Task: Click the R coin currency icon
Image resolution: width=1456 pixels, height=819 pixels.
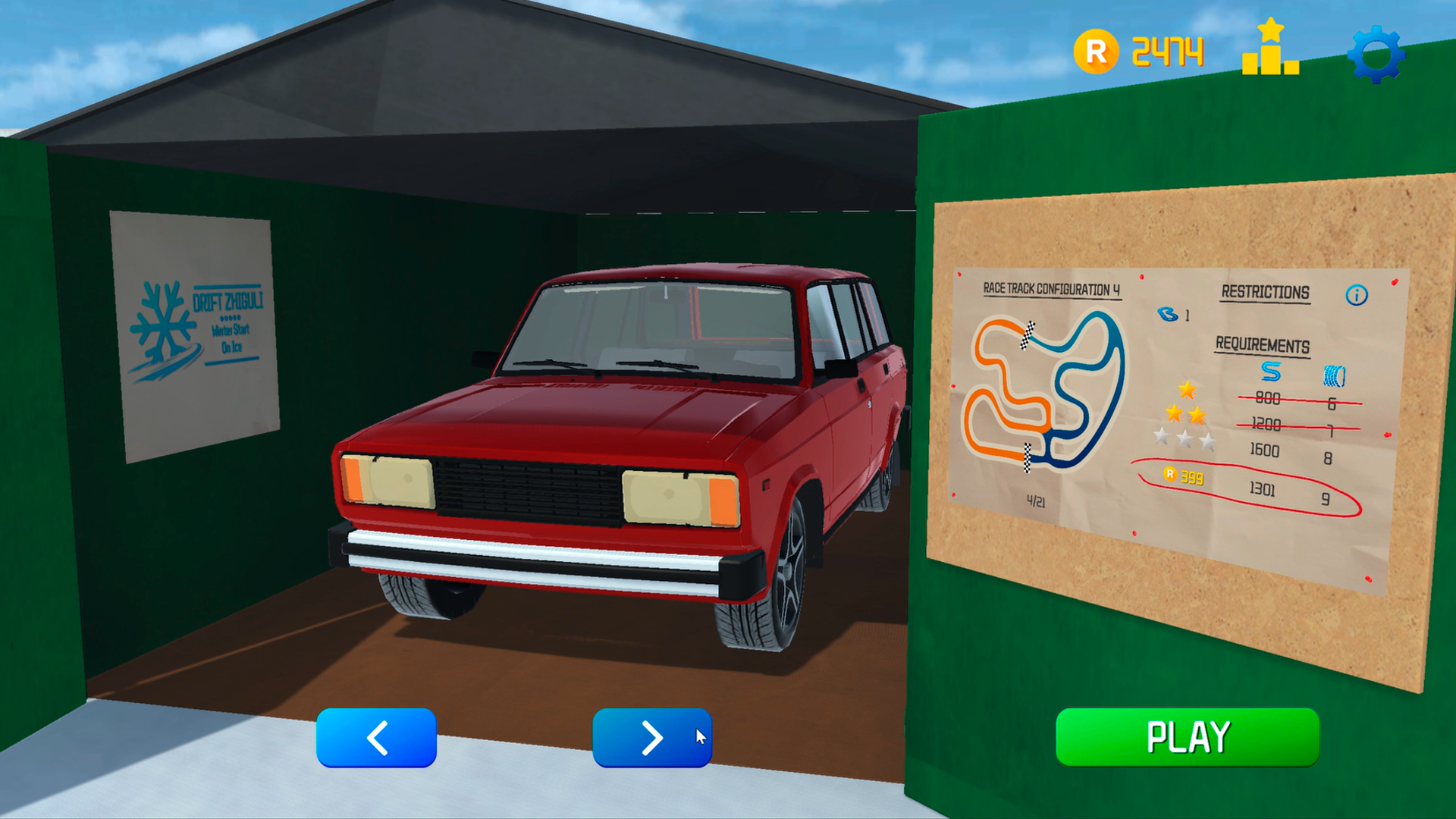Action: click(x=1098, y=52)
